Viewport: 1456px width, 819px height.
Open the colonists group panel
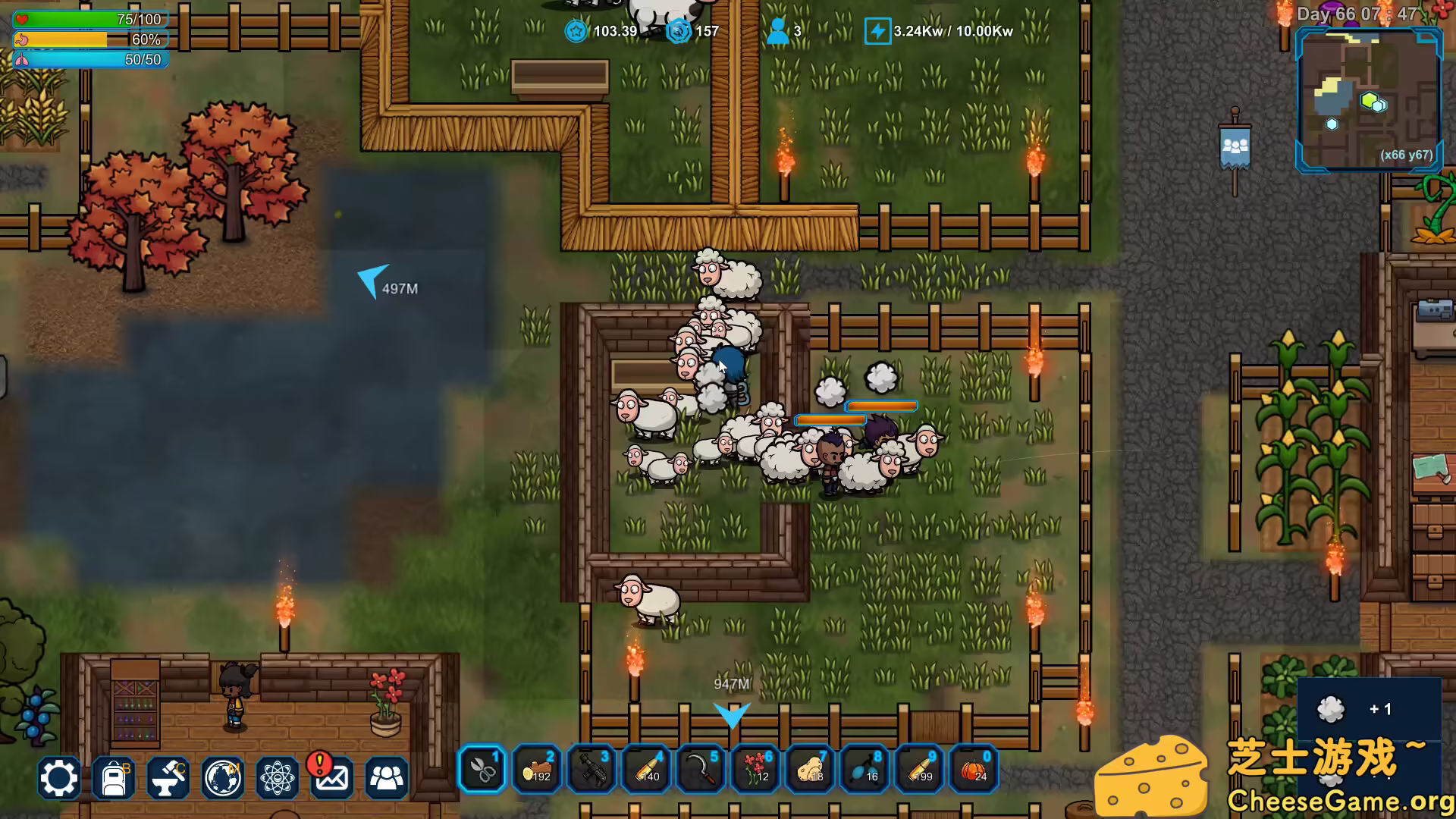[387, 778]
